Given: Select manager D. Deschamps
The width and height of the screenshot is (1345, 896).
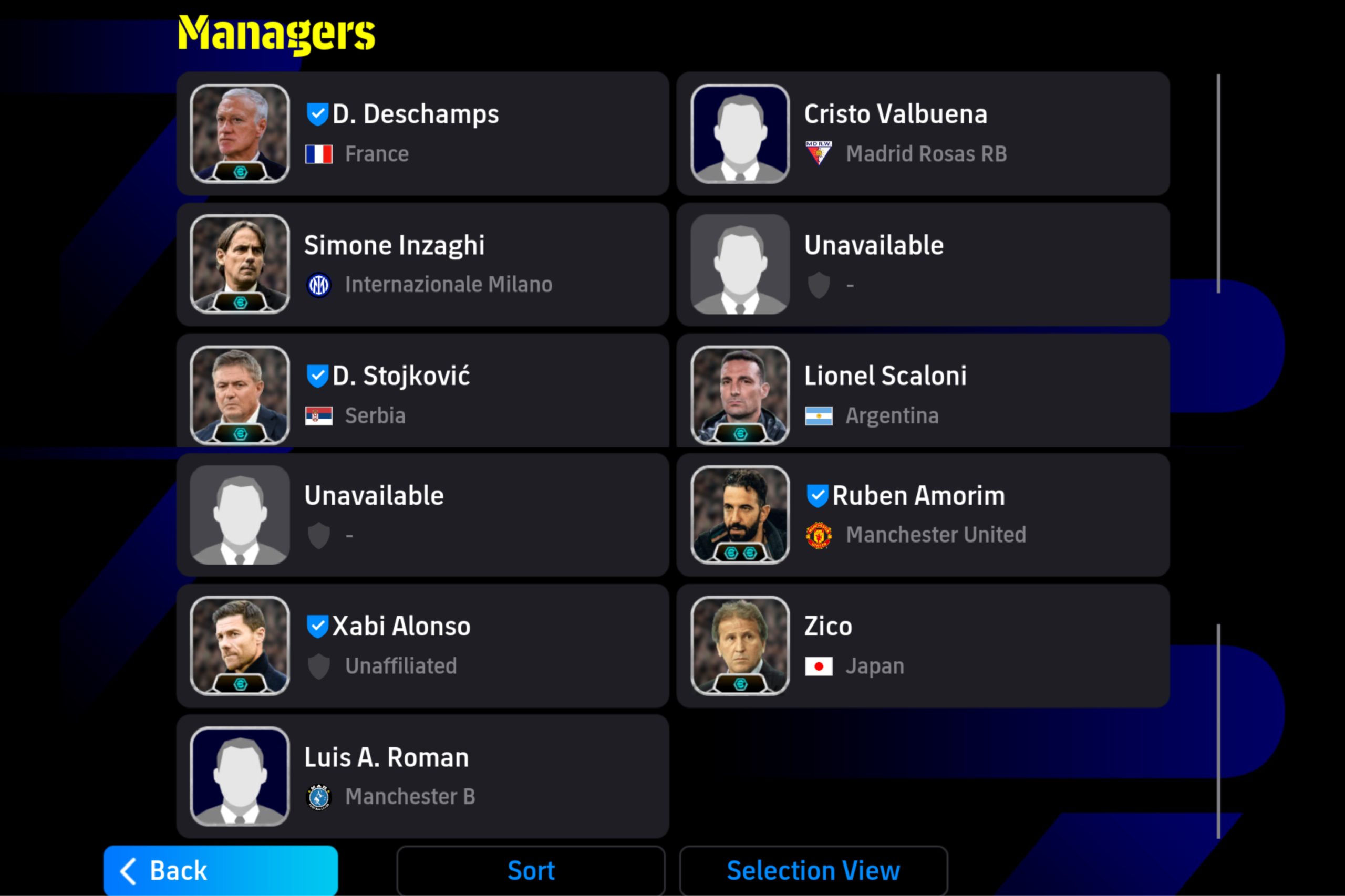Looking at the screenshot, I should click(x=423, y=134).
